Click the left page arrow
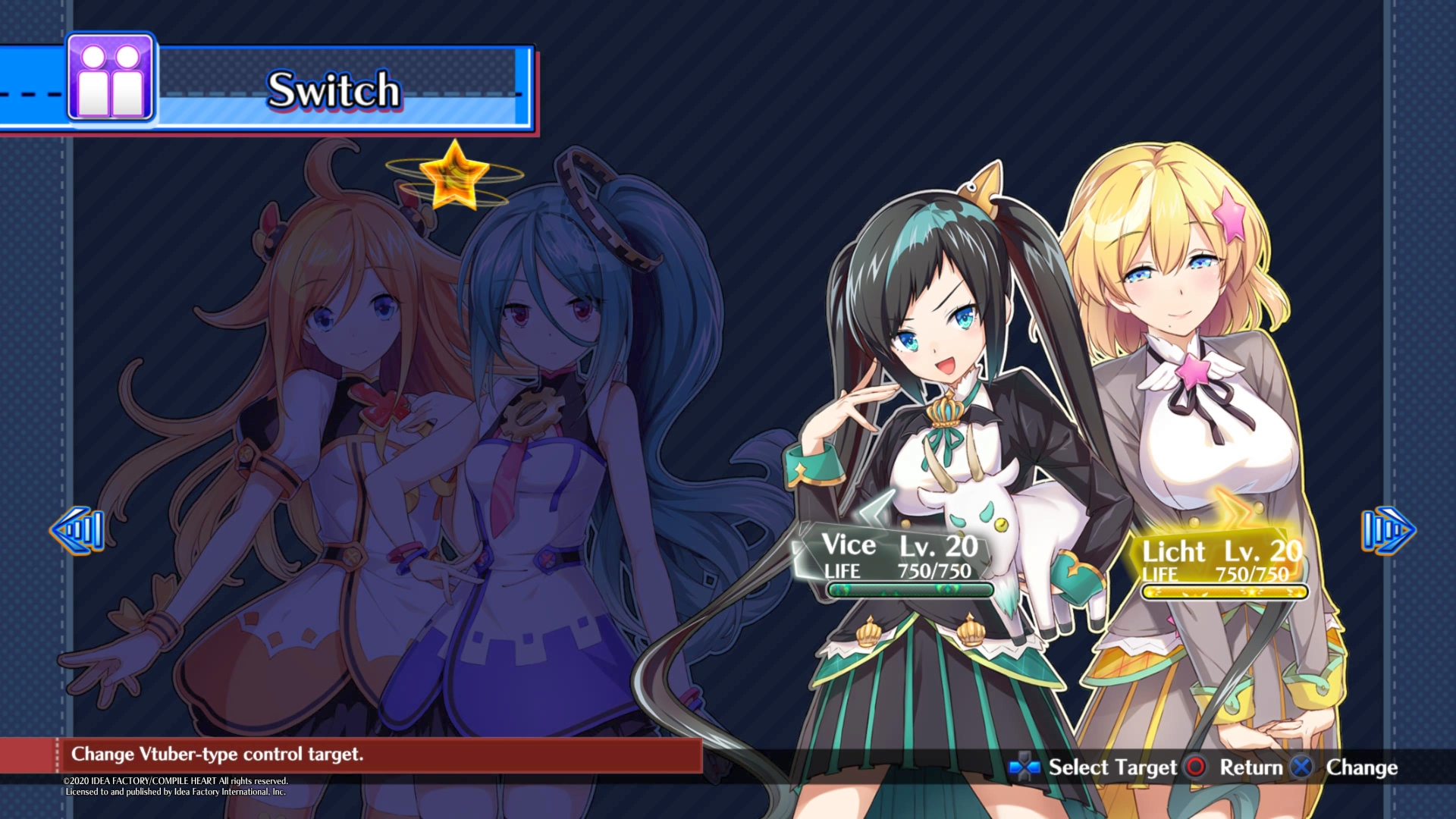This screenshot has width=1456, height=819. pos(77,530)
